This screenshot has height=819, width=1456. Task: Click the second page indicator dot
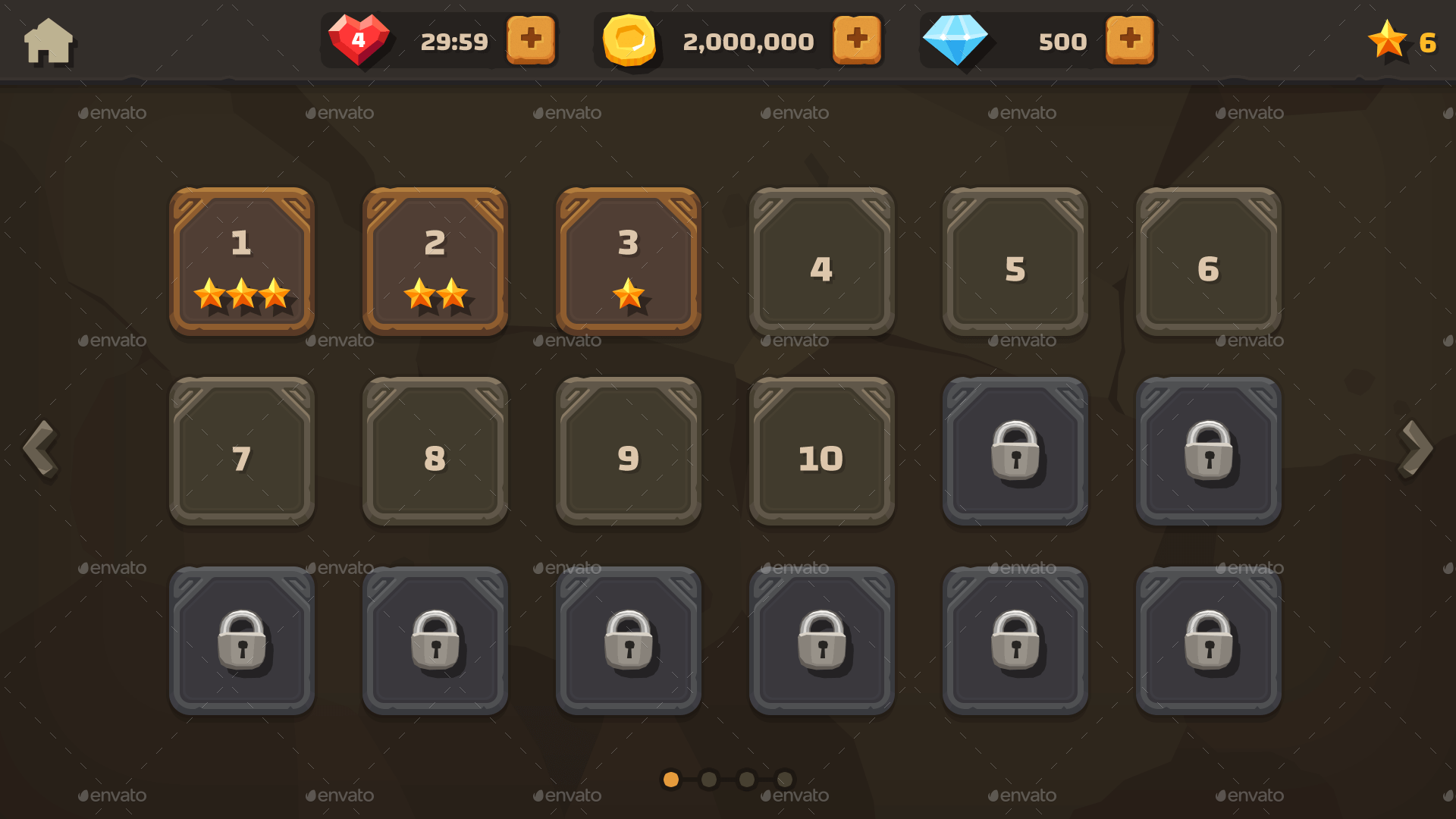click(x=709, y=780)
